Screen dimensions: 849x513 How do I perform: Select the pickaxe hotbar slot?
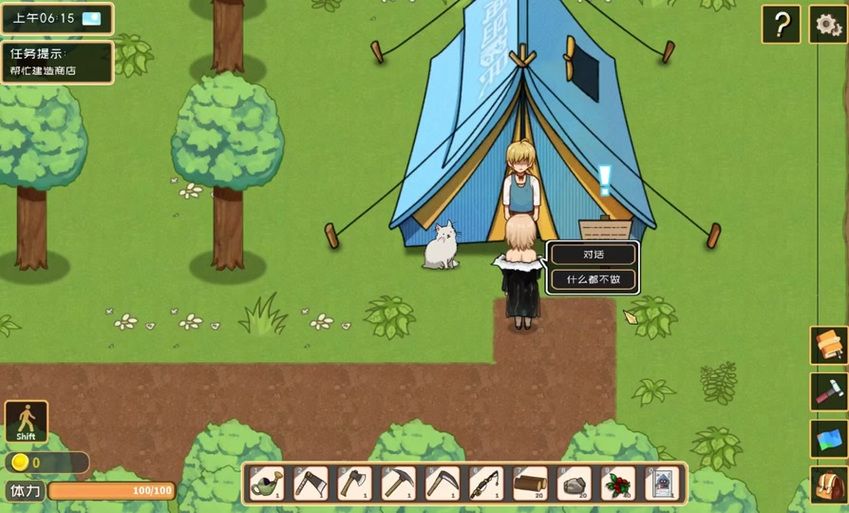click(x=399, y=484)
